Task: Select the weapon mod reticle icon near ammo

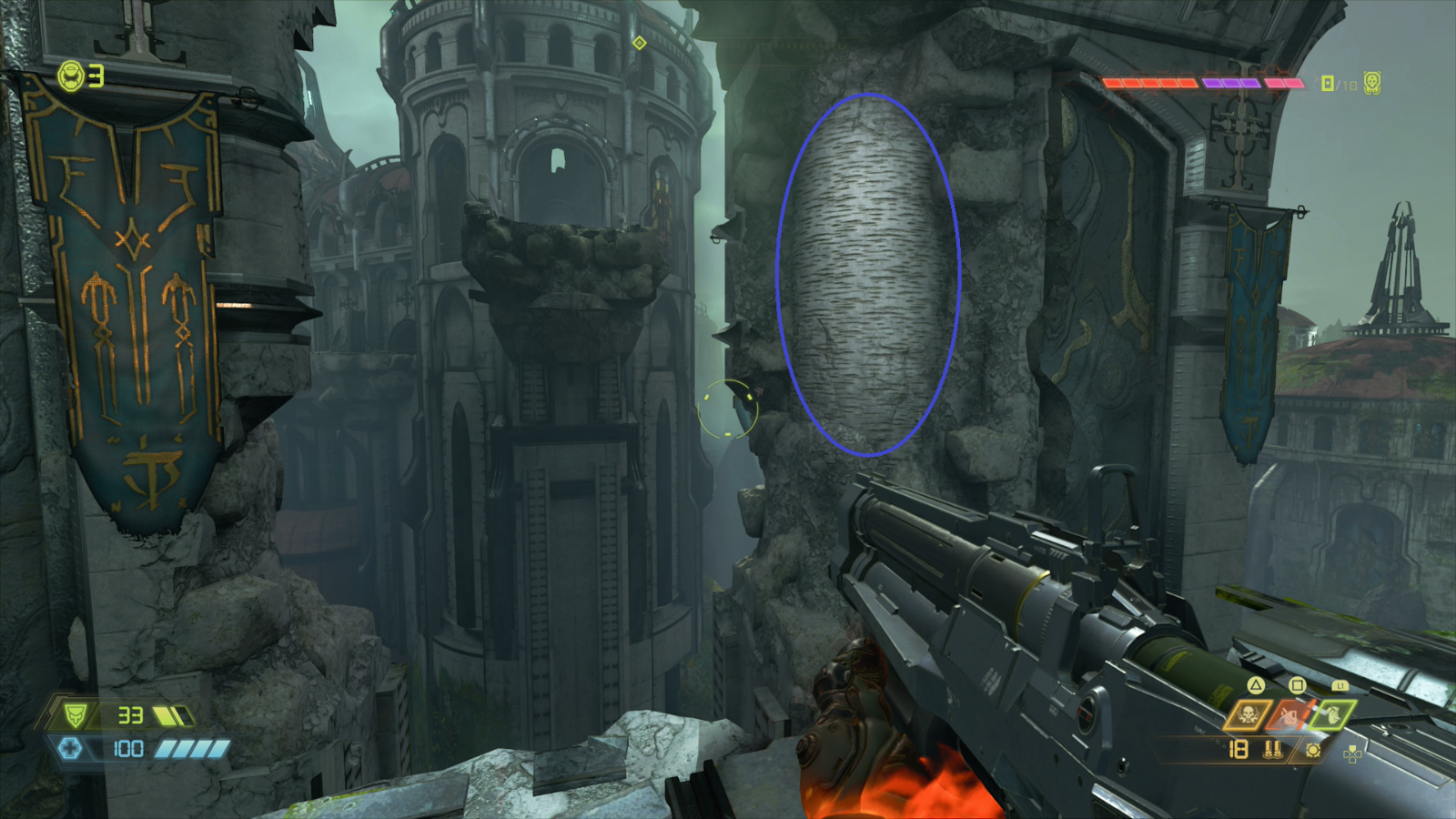Action: click(1313, 751)
